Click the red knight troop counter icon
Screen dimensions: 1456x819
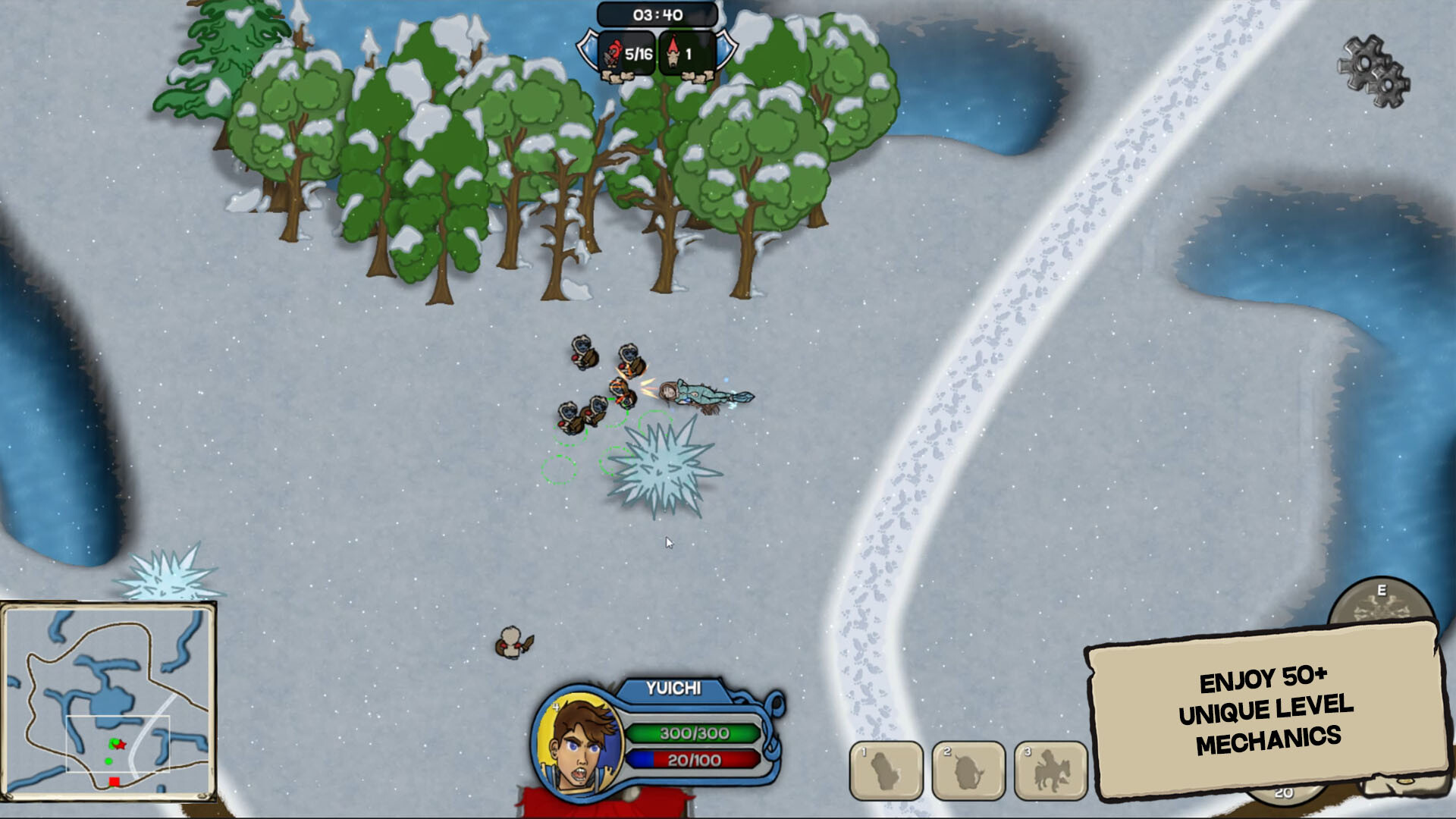(613, 52)
